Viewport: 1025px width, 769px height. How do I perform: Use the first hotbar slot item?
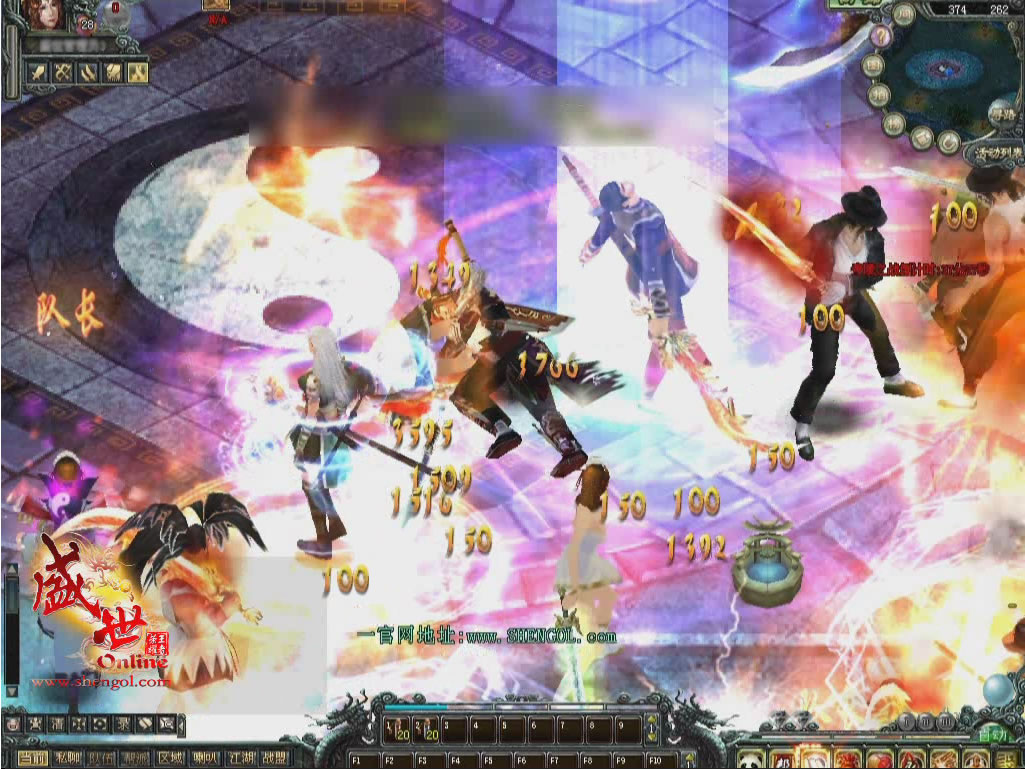tap(395, 729)
